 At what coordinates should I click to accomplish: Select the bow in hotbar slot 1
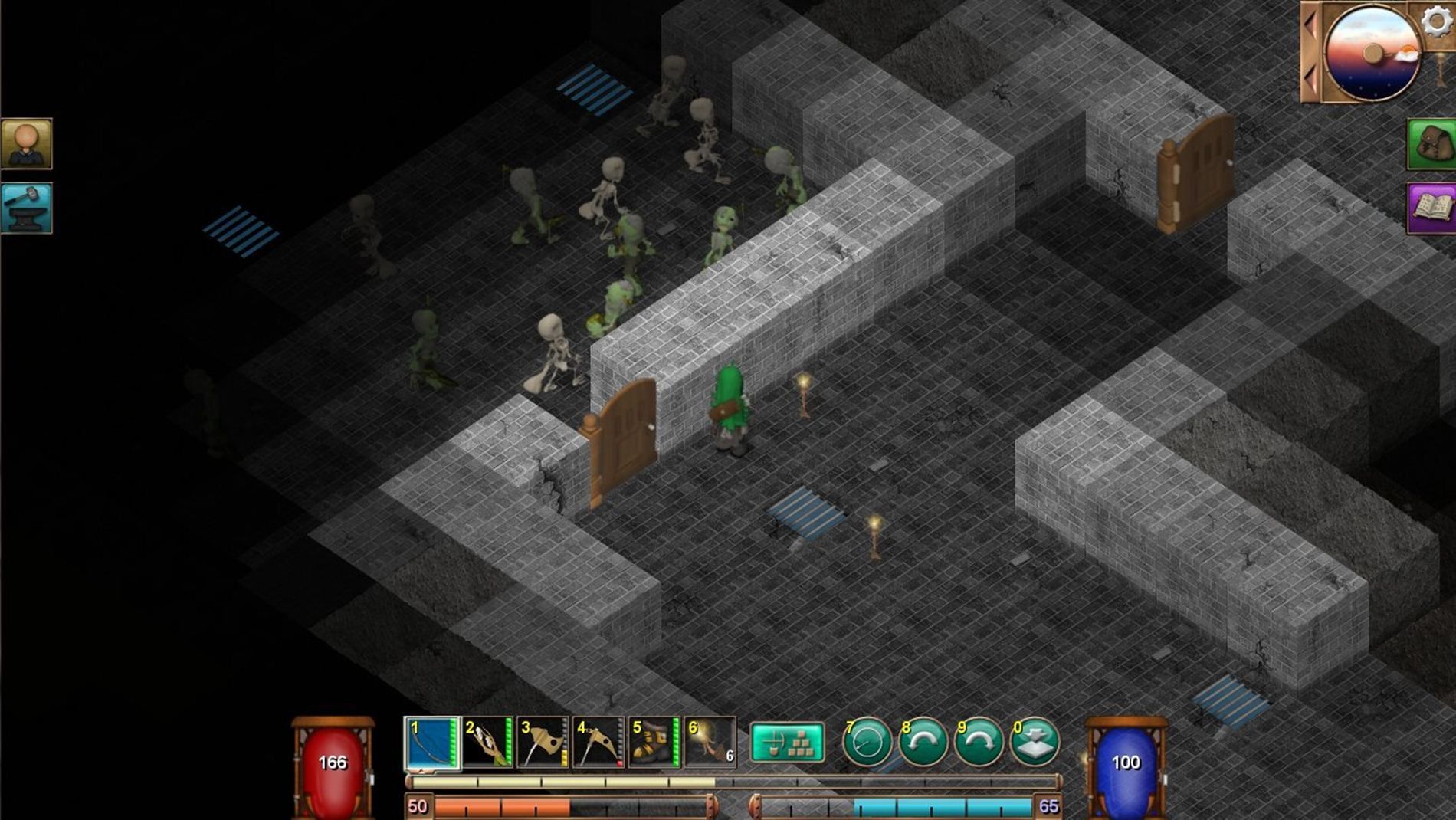point(431,742)
